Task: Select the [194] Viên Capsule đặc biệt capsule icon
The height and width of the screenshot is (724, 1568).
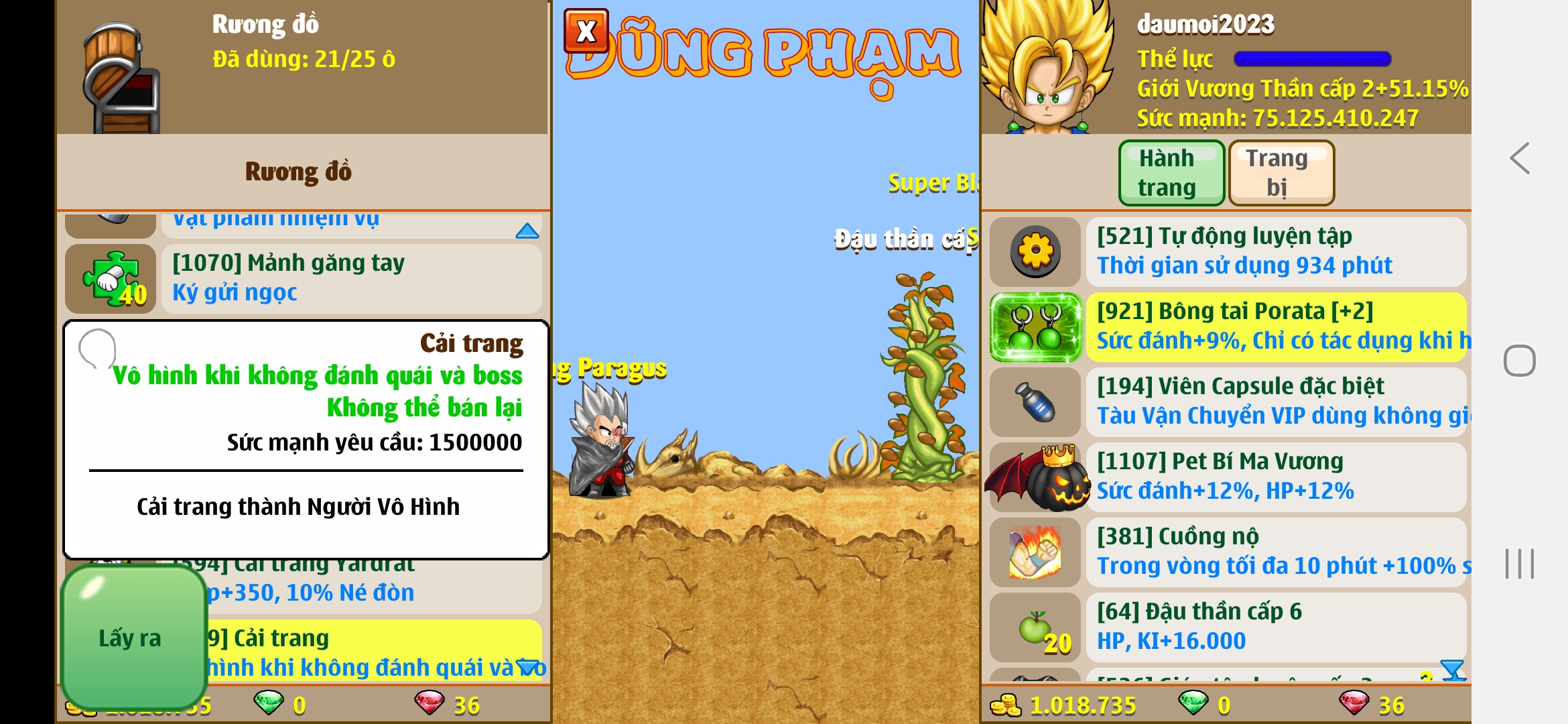Action: pos(1035,401)
